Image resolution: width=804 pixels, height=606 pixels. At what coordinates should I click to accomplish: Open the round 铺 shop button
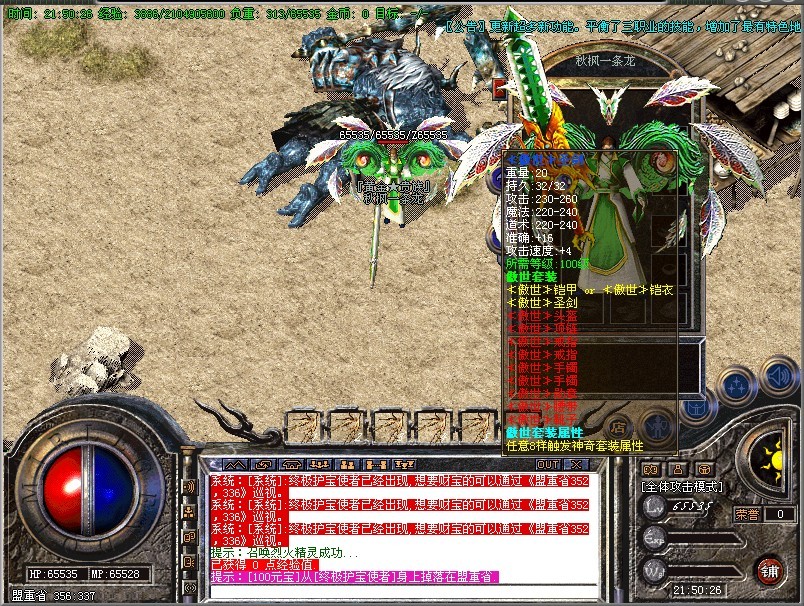pos(768,569)
